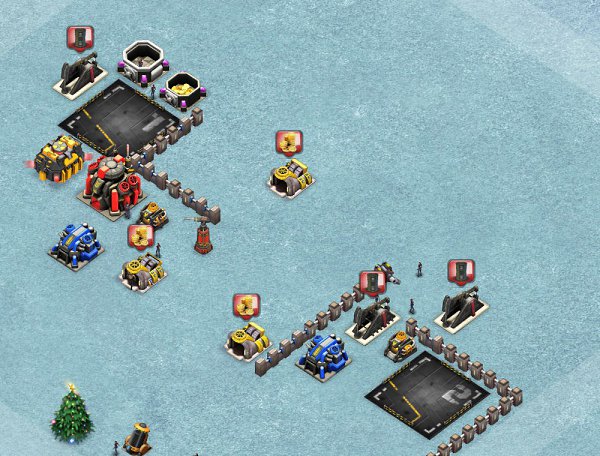Collect oil from the pump beside the gold storages

tap(80, 39)
